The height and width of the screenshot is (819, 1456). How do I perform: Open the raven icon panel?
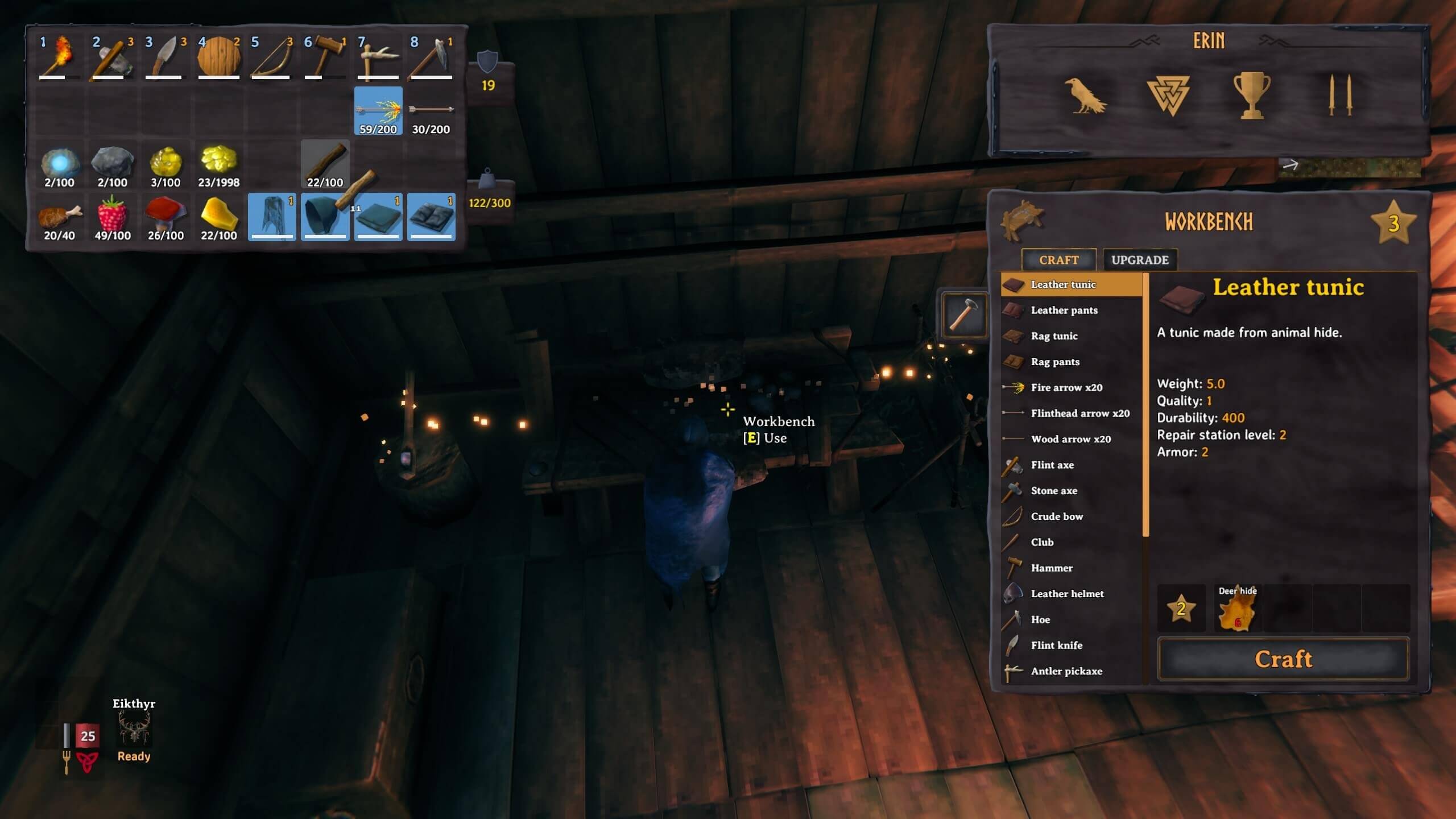1085,96
